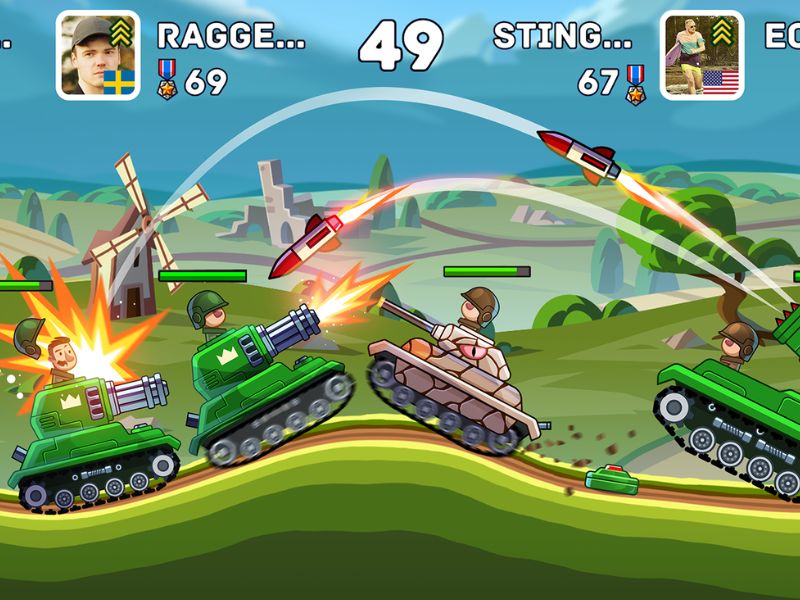Open the STING player portrait with US flag

click(702, 54)
